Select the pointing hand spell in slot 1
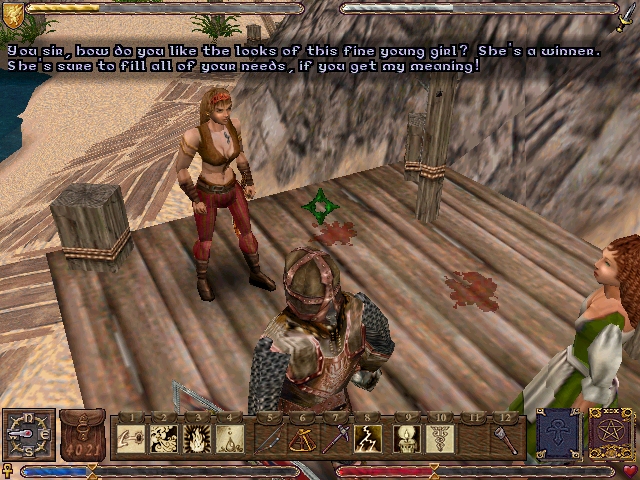 pos(130,438)
